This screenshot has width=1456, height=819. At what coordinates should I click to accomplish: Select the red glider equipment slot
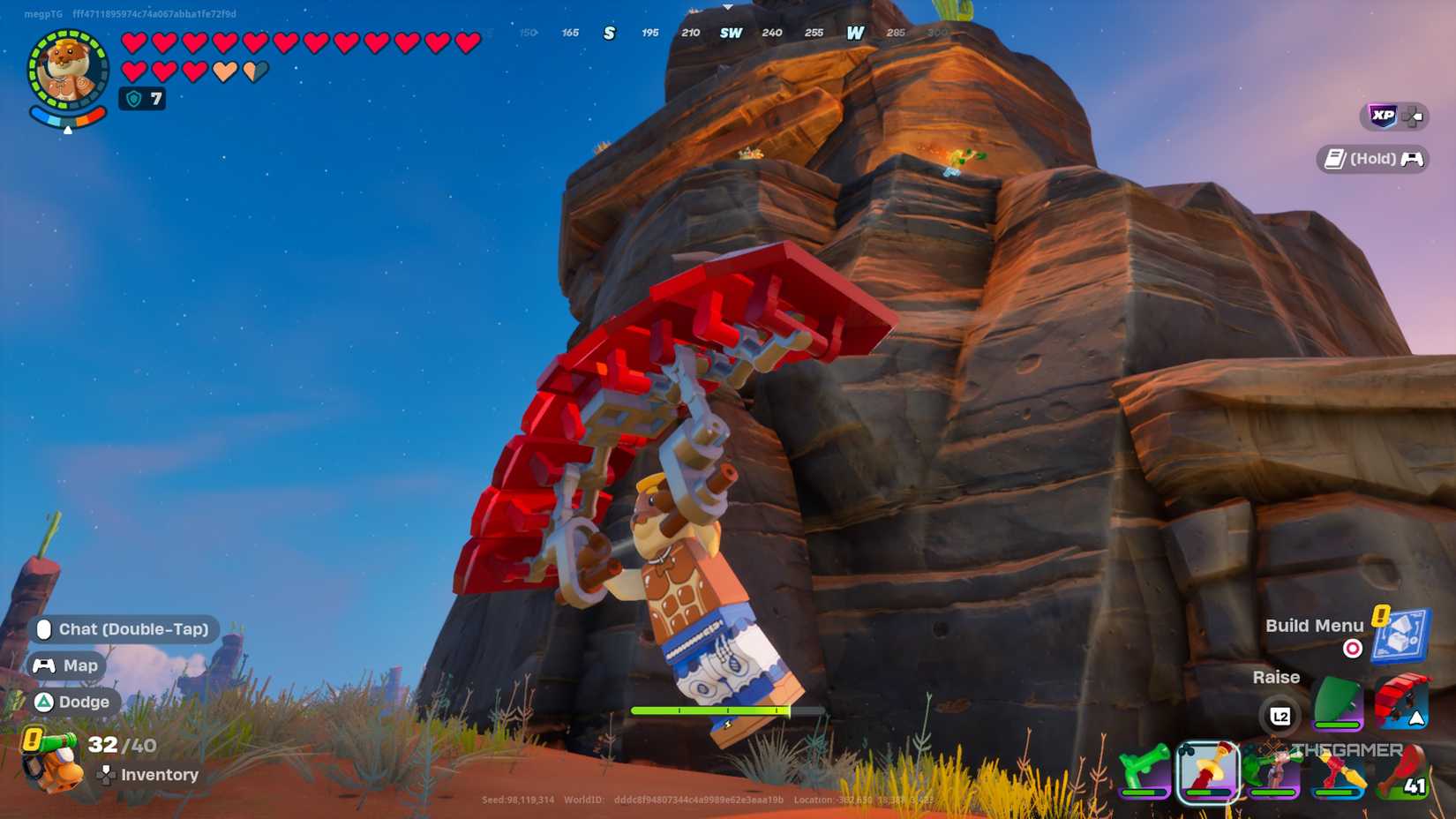[1401, 700]
